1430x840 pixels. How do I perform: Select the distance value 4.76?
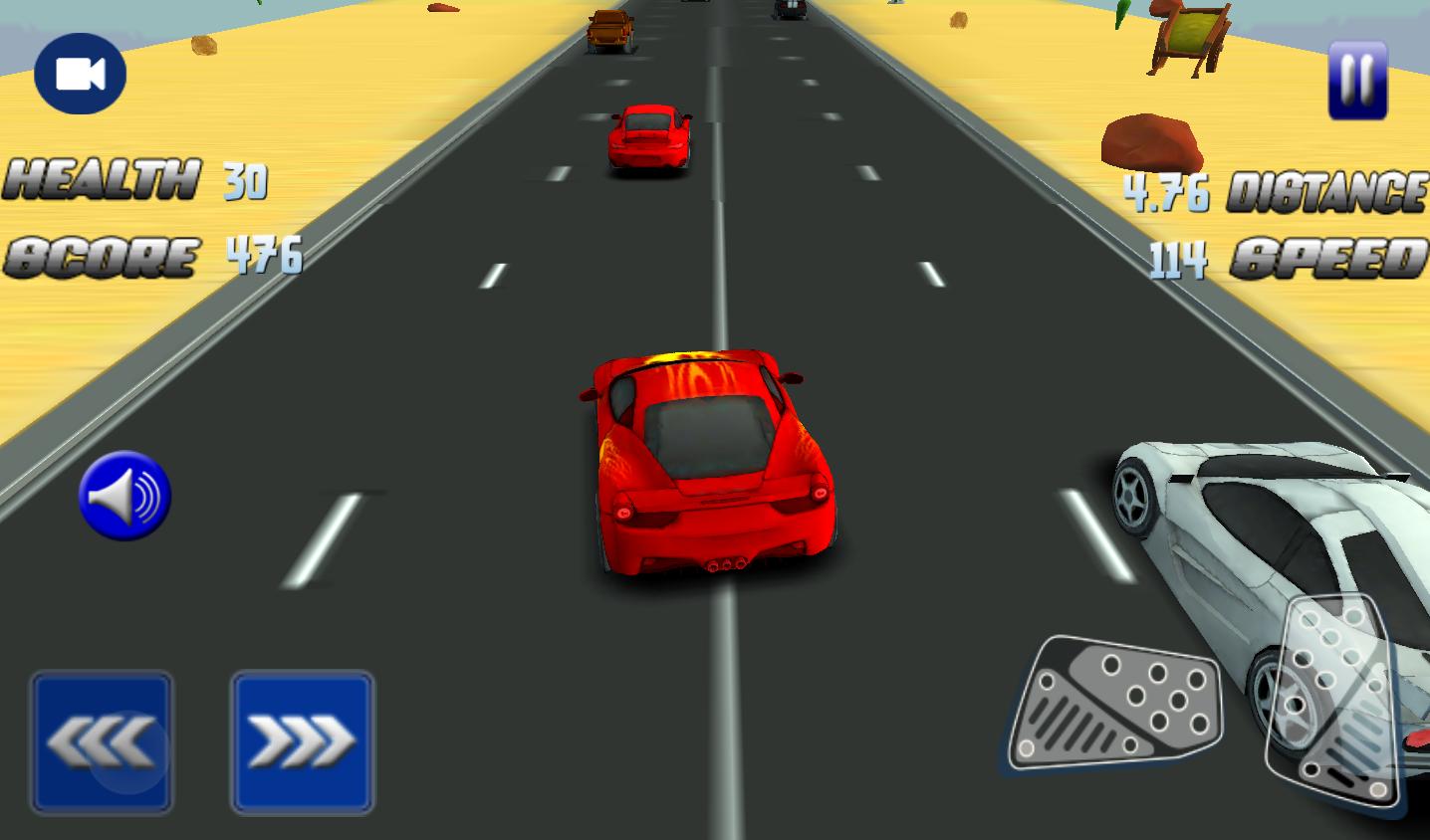tap(1169, 189)
